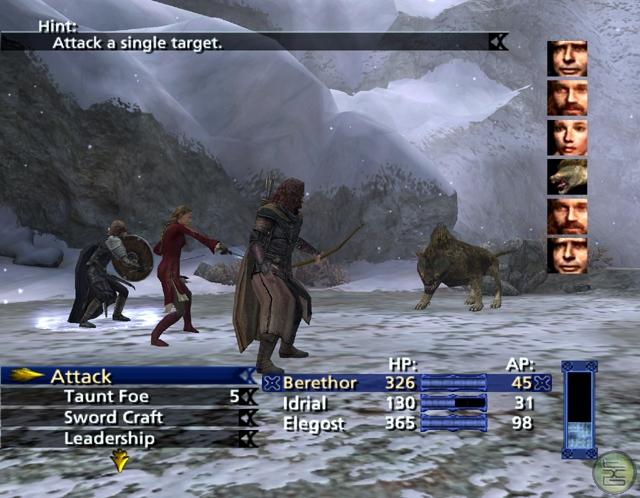Select Berethor in the party list
This screenshot has height=498, width=640.
pos(314,383)
